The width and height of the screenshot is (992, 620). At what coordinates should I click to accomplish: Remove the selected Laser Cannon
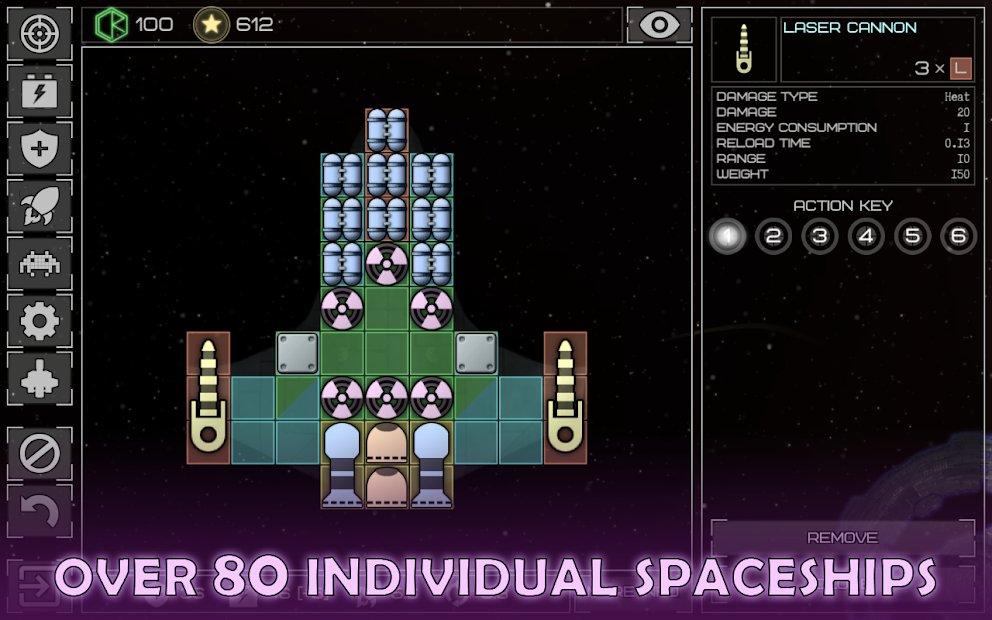pyautogui.click(x=842, y=537)
